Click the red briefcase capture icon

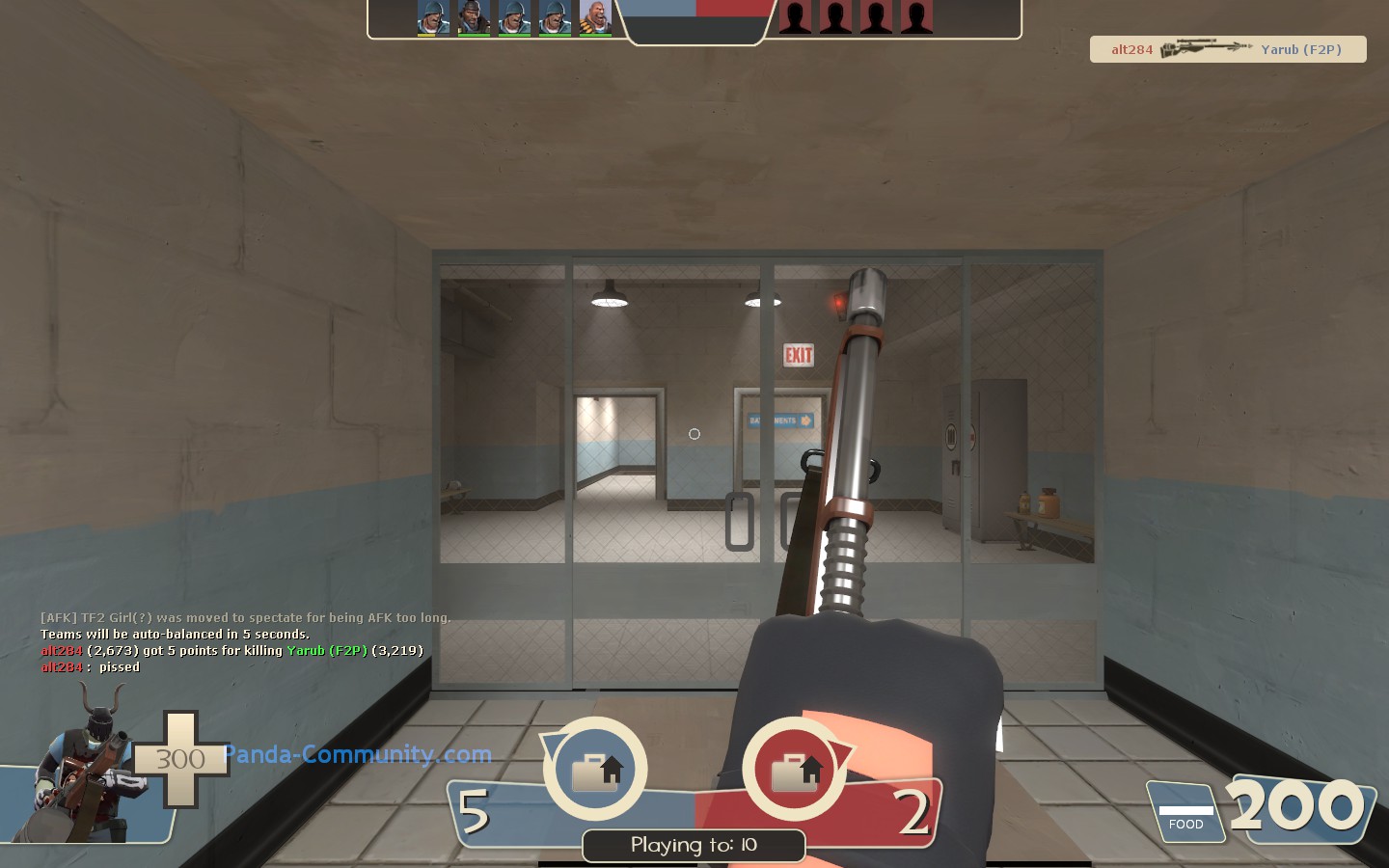[794, 769]
